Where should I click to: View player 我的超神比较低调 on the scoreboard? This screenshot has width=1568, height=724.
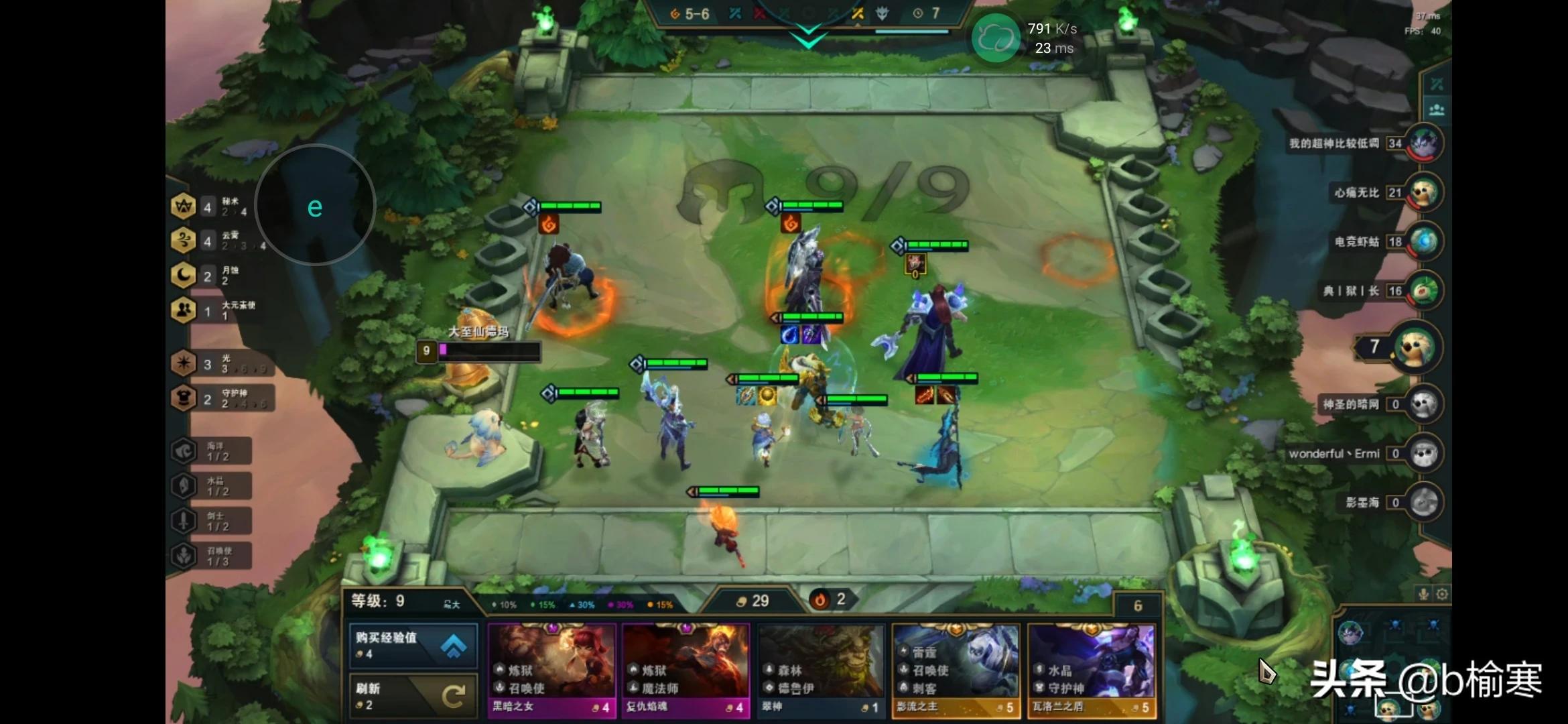(1423, 143)
